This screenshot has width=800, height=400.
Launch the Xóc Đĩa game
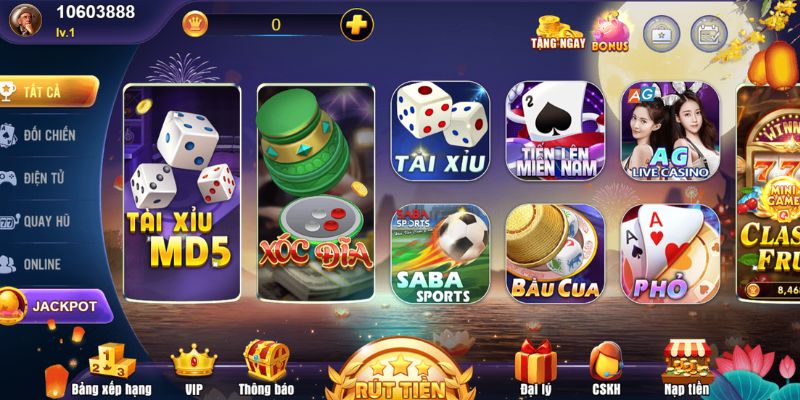pyautogui.click(x=315, y=192)
